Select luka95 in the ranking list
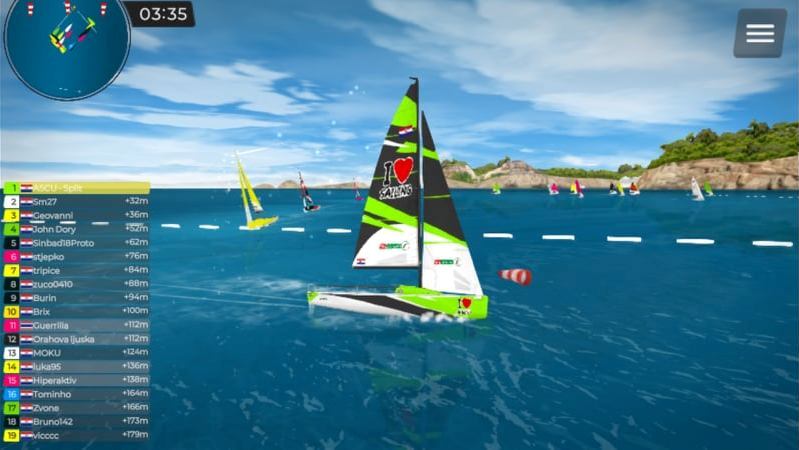This screenshot has height=450, width=799. coord(76,366)
